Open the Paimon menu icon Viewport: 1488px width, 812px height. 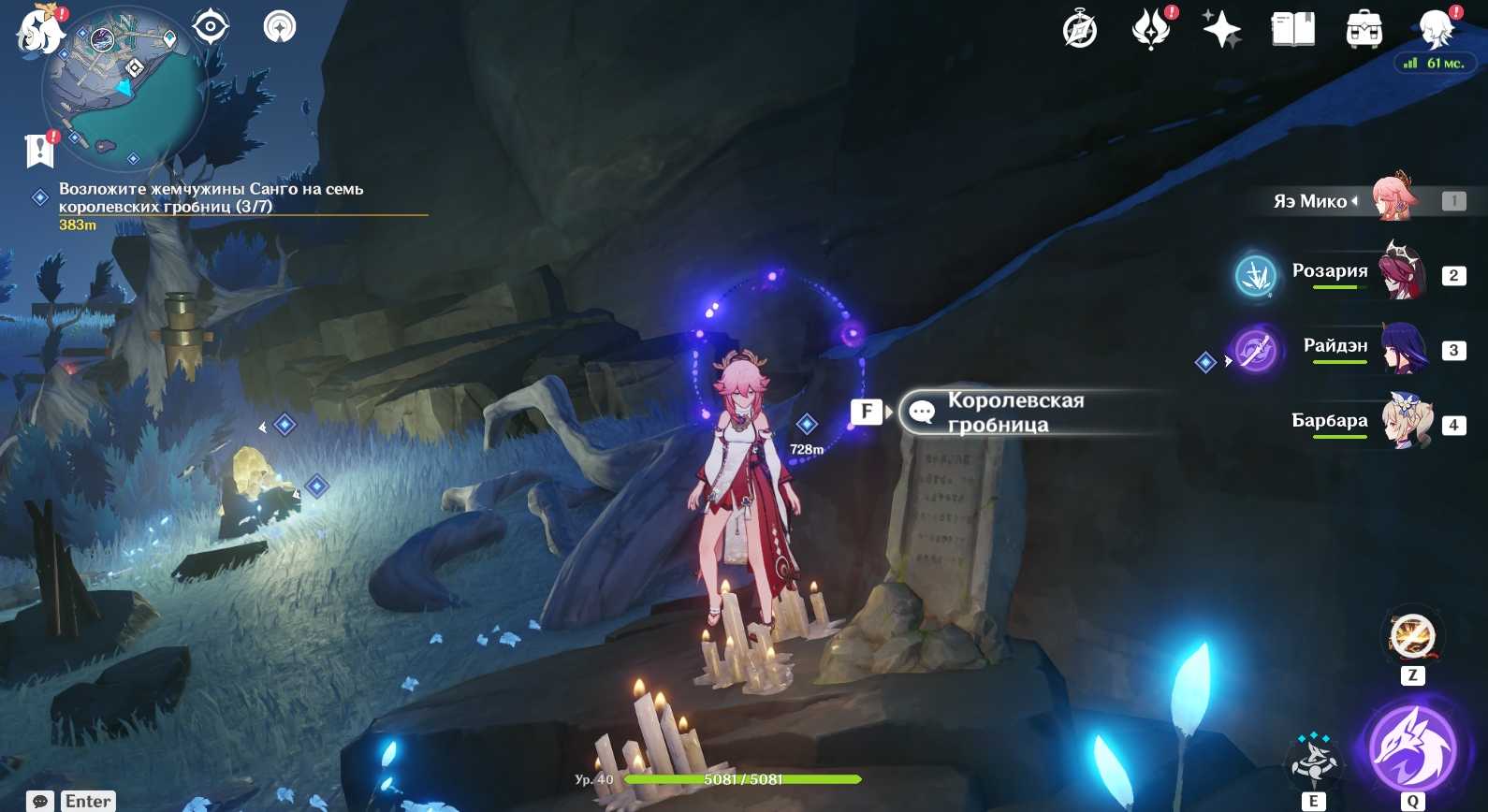(39, 28)
